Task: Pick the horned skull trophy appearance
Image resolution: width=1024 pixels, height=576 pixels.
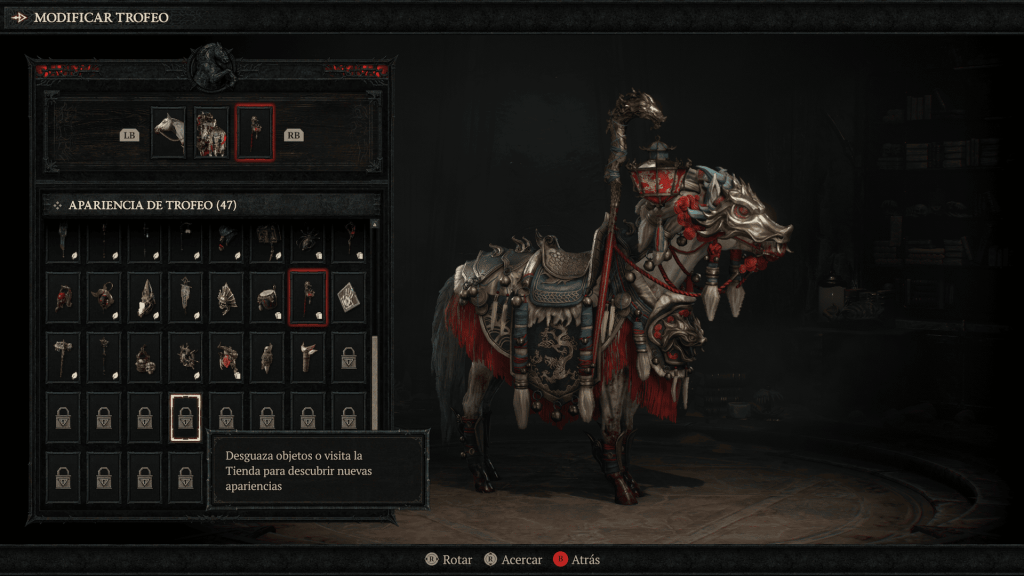Action: [x=144, y=297]
